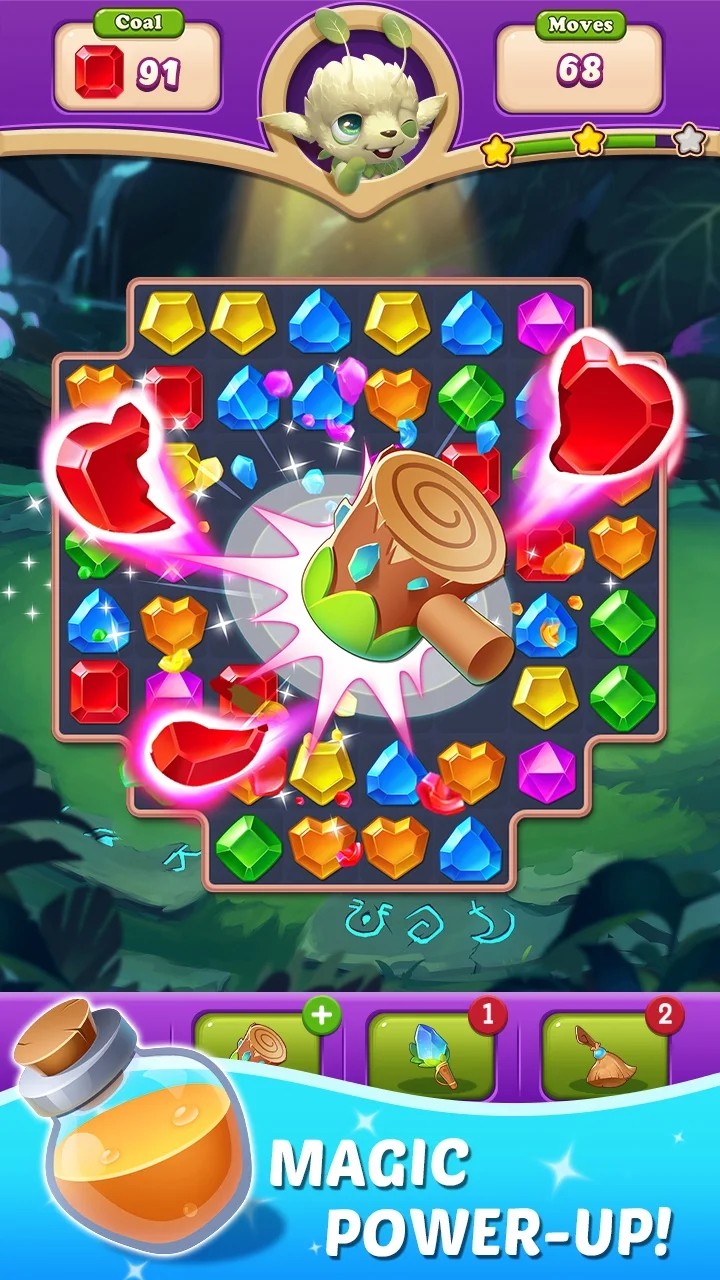The image size is (720, 1280).
Task: Pick the green gem in the bottom row
Action: [x=245, y=845]
